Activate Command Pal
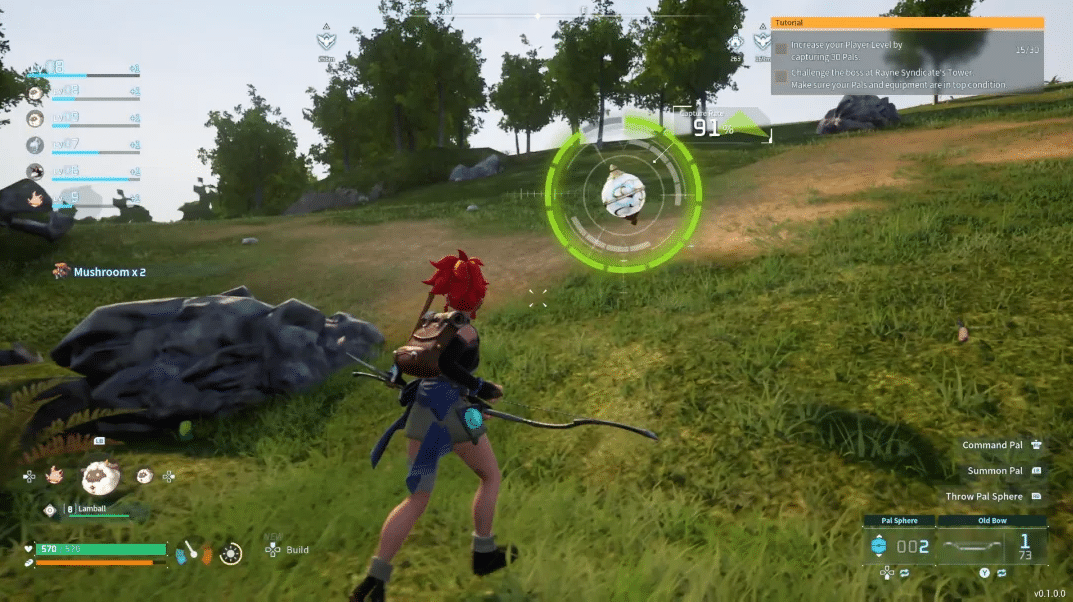Screen dimensions: 1073x602 click(992, 445)
